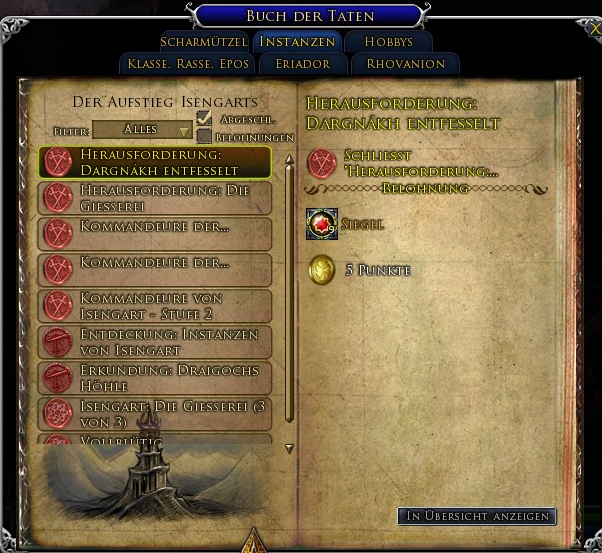The width and height of the screenshot is (602, 553).
Task: Click the In Übersicht anzeigen button
Action: [x=476, y=516]
